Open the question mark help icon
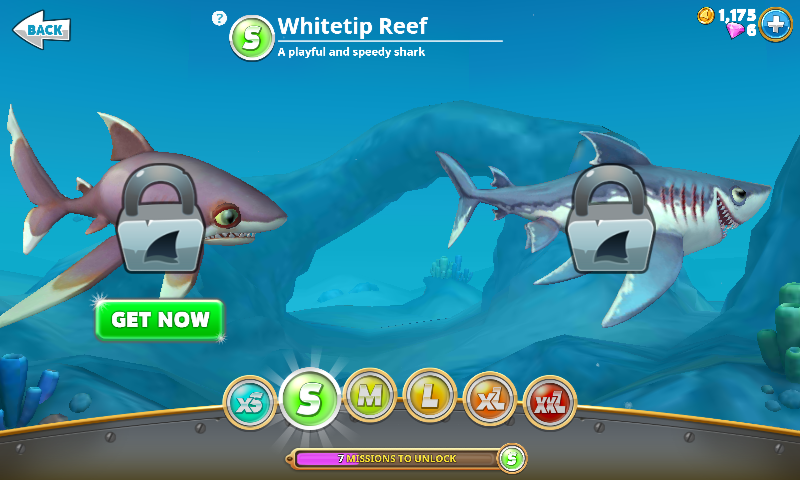Image resolution: width=800 pixels, height=480 pixels. coord(220,18)
